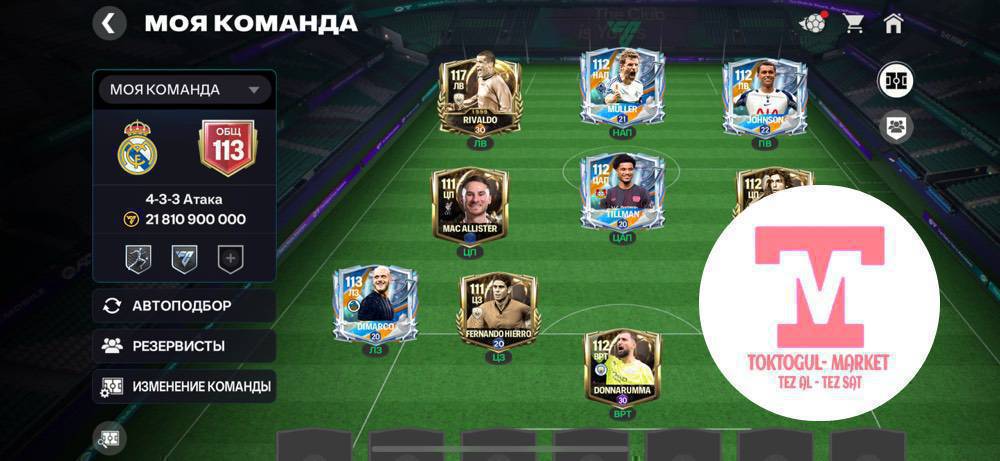
Task: Open the formation tactics icon
Action: click(x=895, y=80)
